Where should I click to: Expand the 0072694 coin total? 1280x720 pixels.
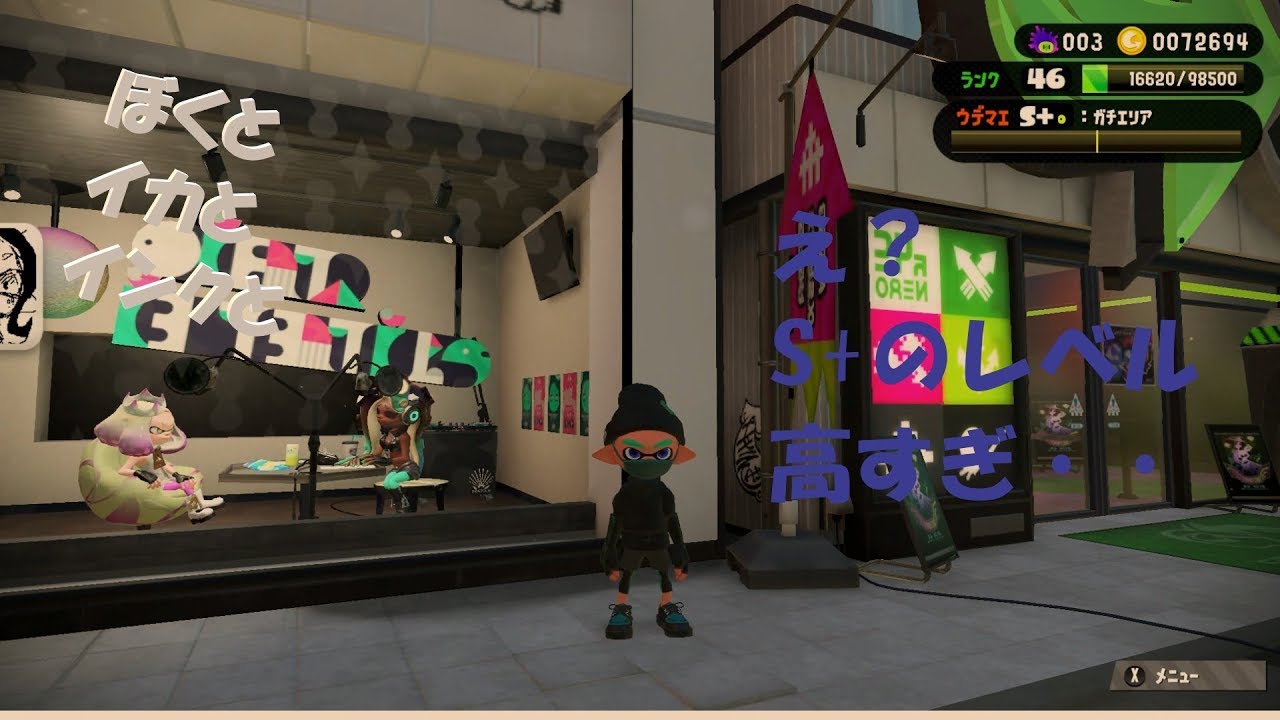pyautogui.click(x=1199, y=40)
